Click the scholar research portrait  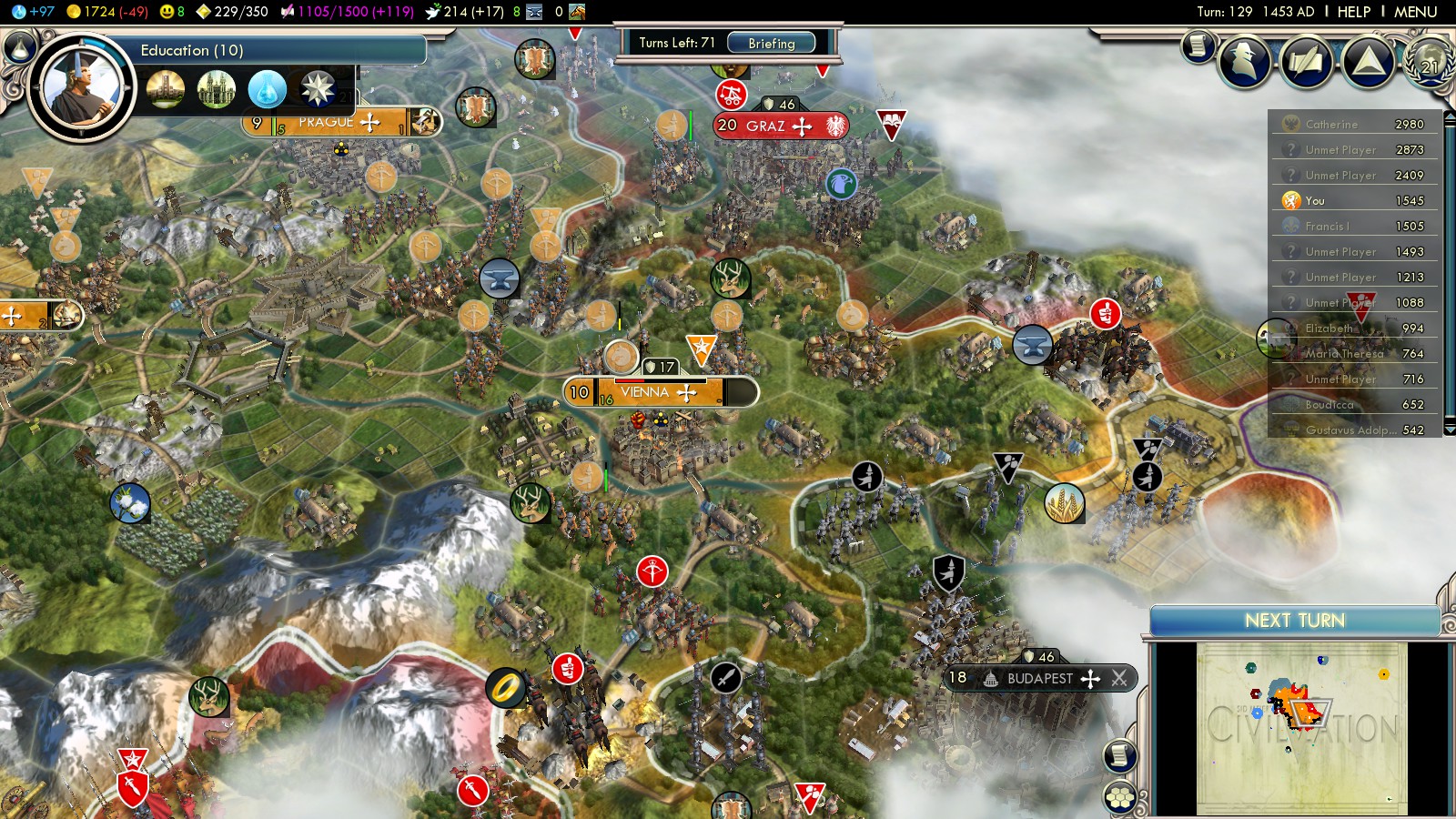click(81, 88)
